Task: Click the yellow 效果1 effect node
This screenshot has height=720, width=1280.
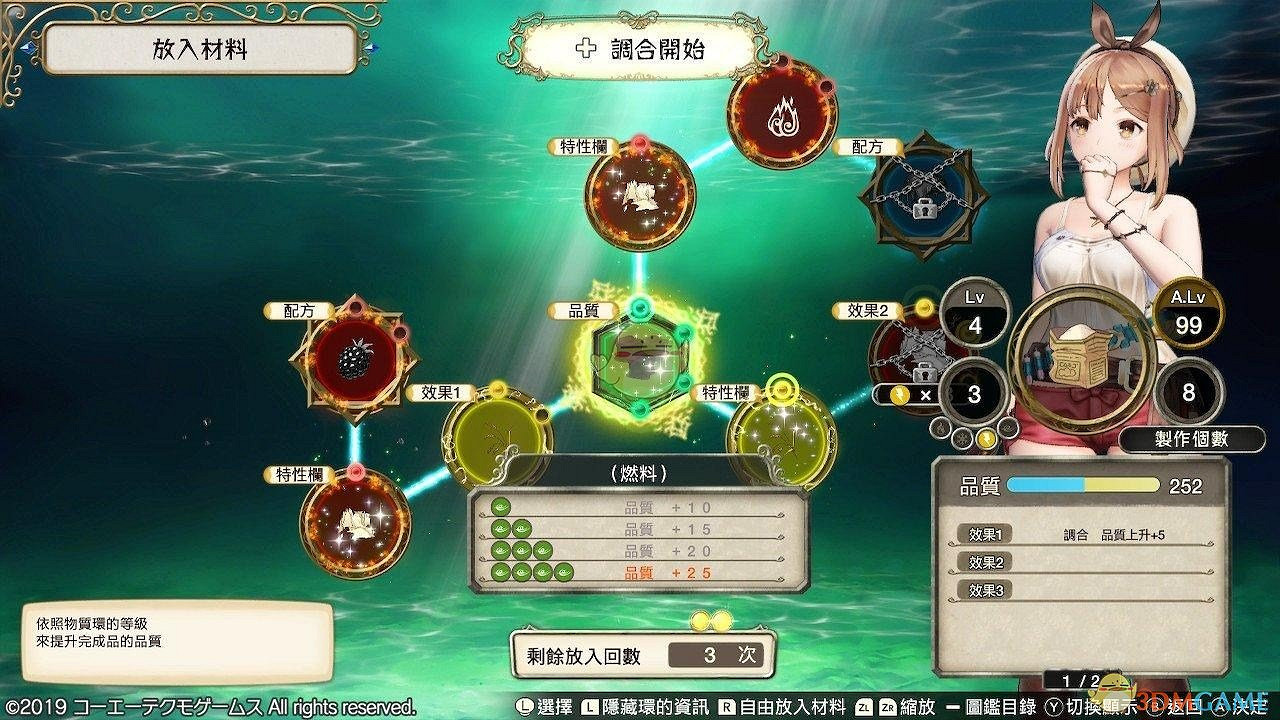Action: coord(497,432)
